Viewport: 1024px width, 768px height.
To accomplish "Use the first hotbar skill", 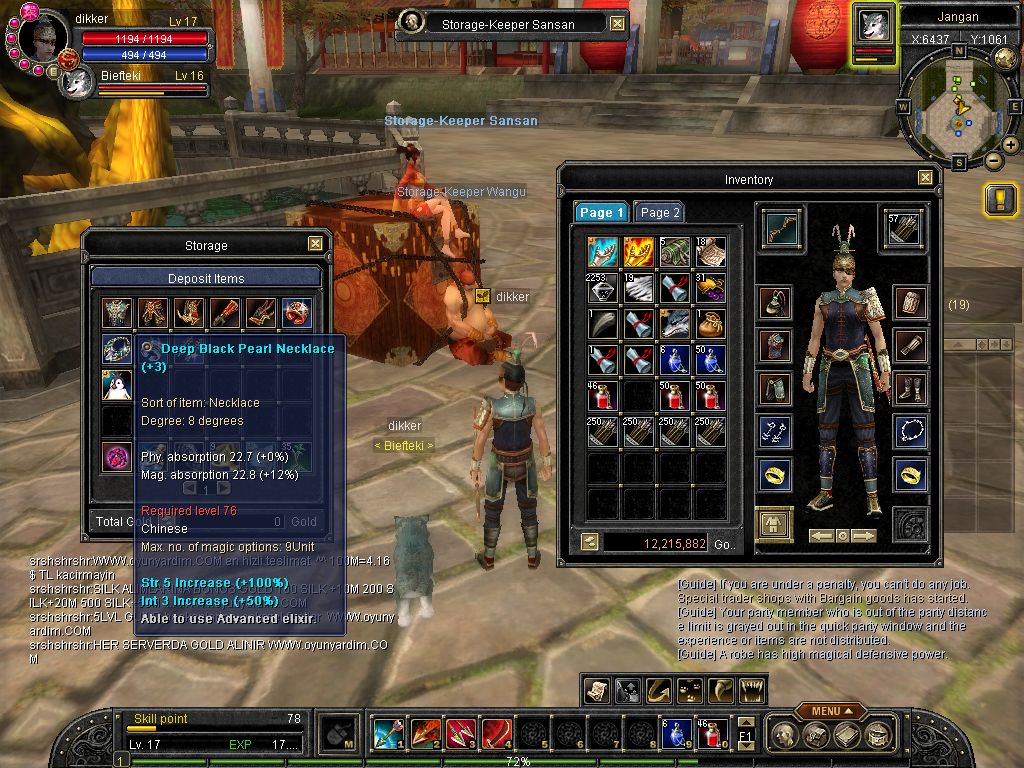I will coord(387,735).
